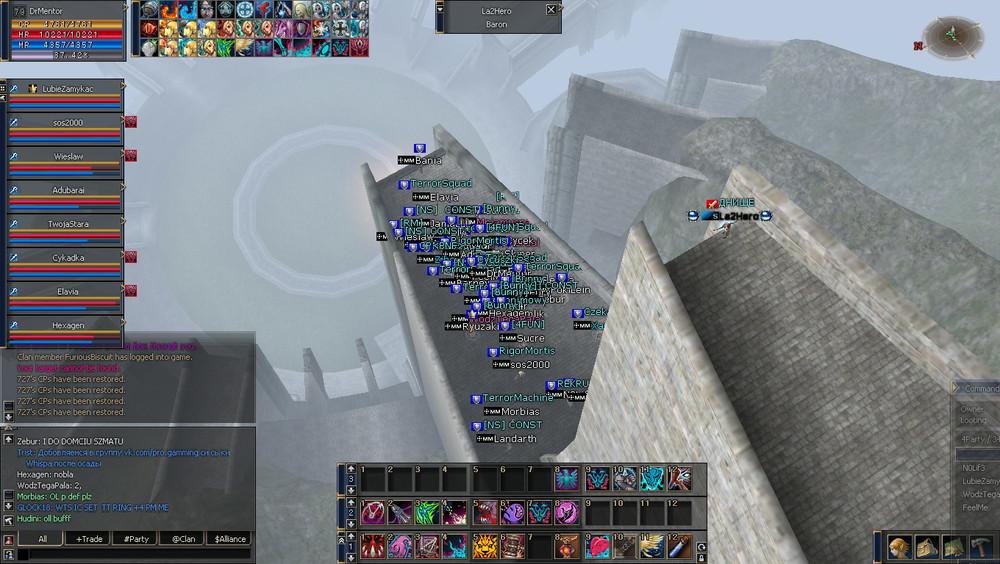This screenshot has height=564, width=1000.
Task: Target party member Wieslaw
Action: 66,157
